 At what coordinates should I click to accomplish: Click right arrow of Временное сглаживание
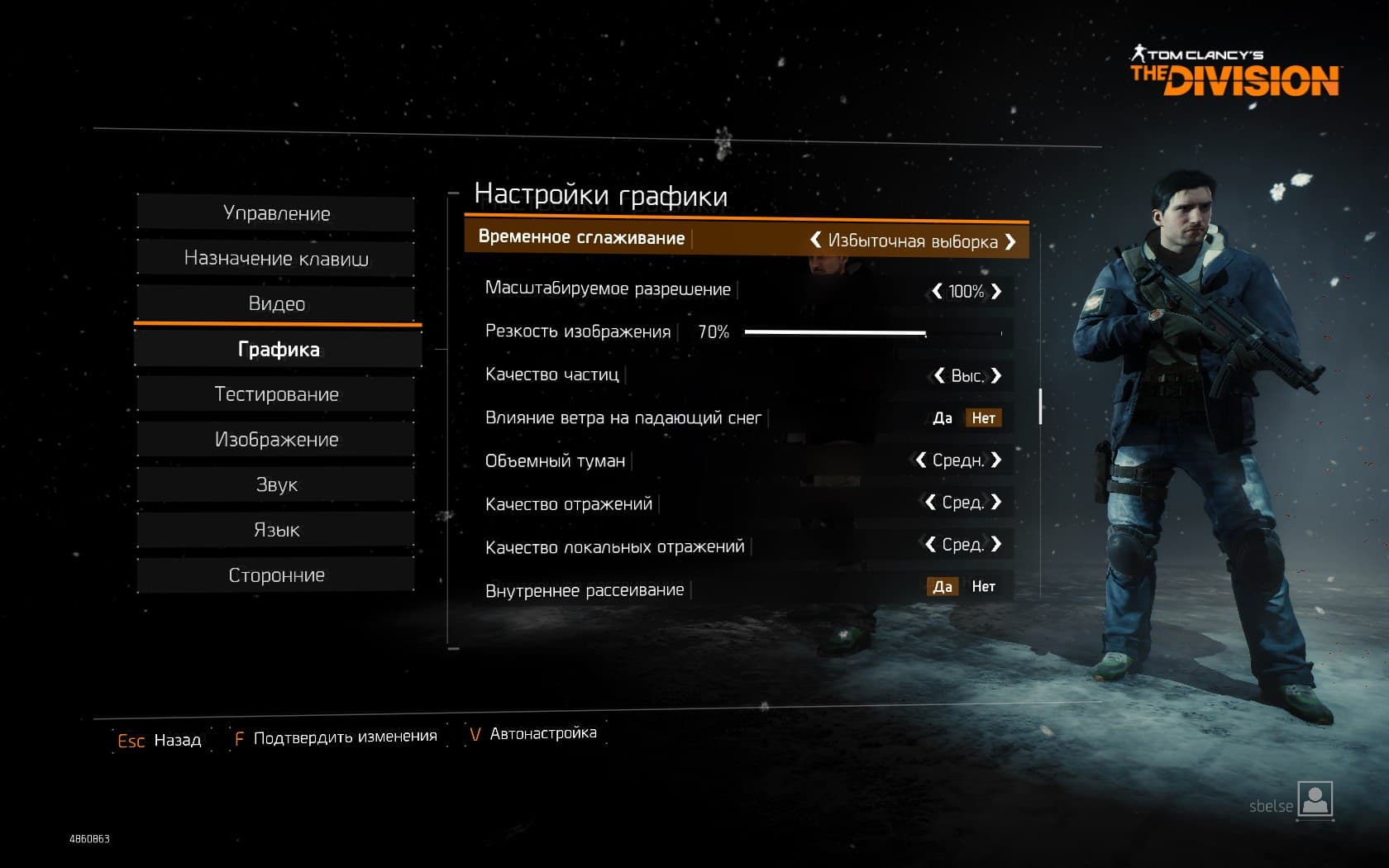1010,241
